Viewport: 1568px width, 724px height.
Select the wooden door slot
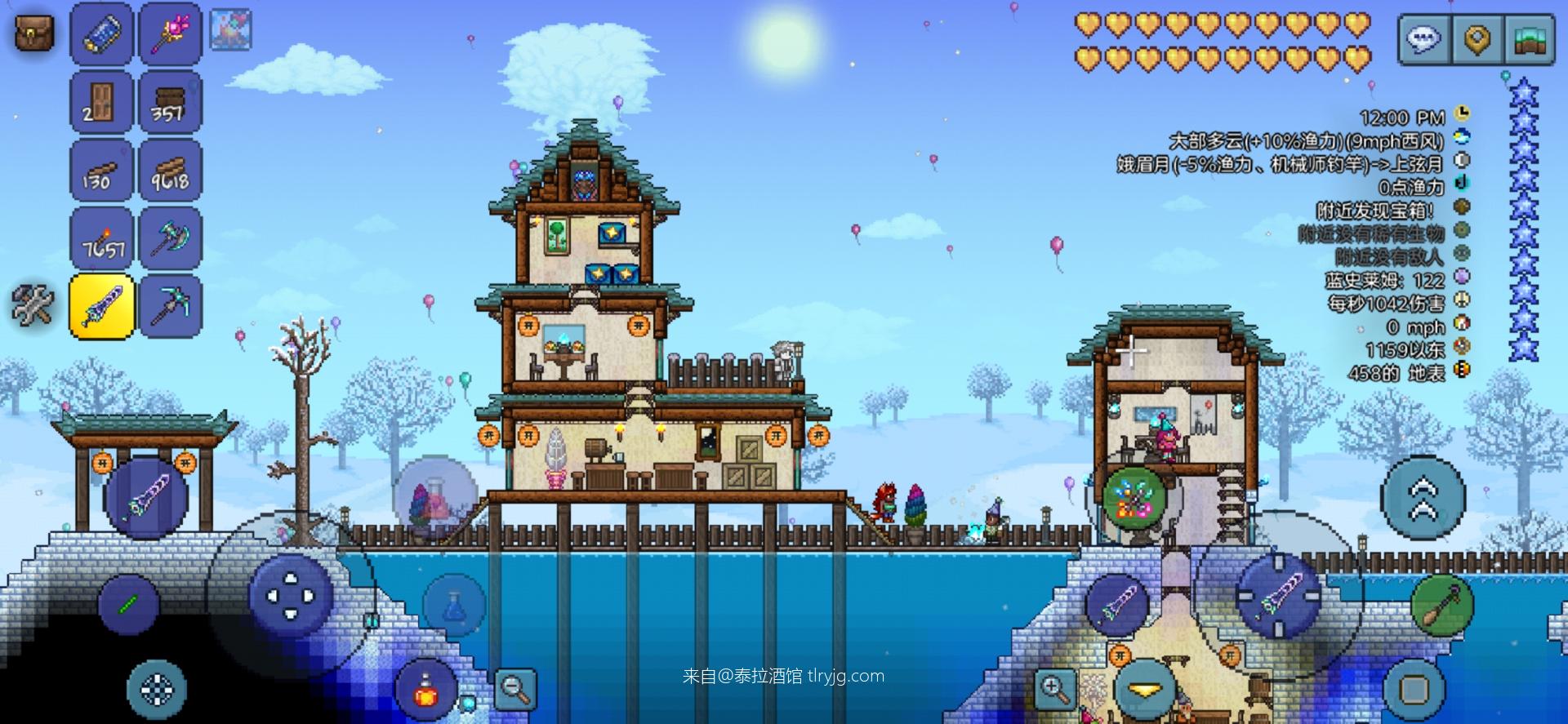pyautogui.click(x=101, y=102)
